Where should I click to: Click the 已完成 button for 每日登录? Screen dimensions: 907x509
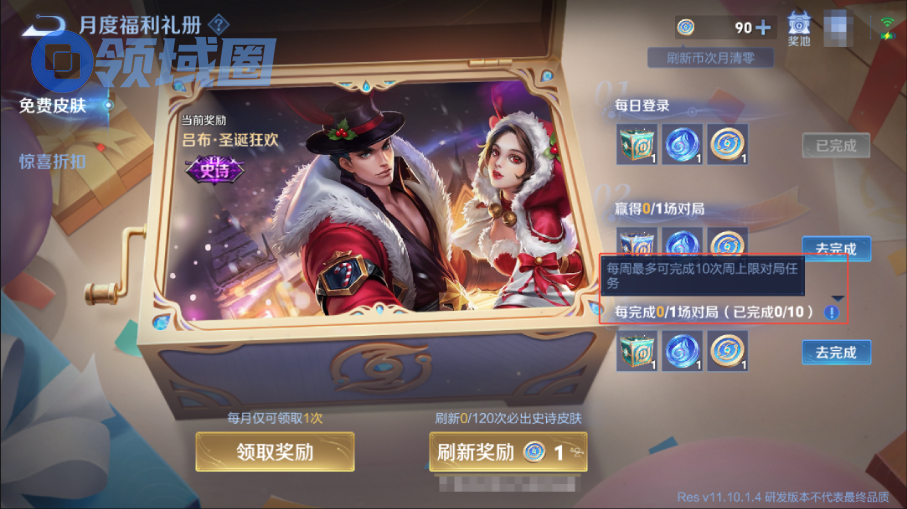pyautogui.click(x=836, y=145)
